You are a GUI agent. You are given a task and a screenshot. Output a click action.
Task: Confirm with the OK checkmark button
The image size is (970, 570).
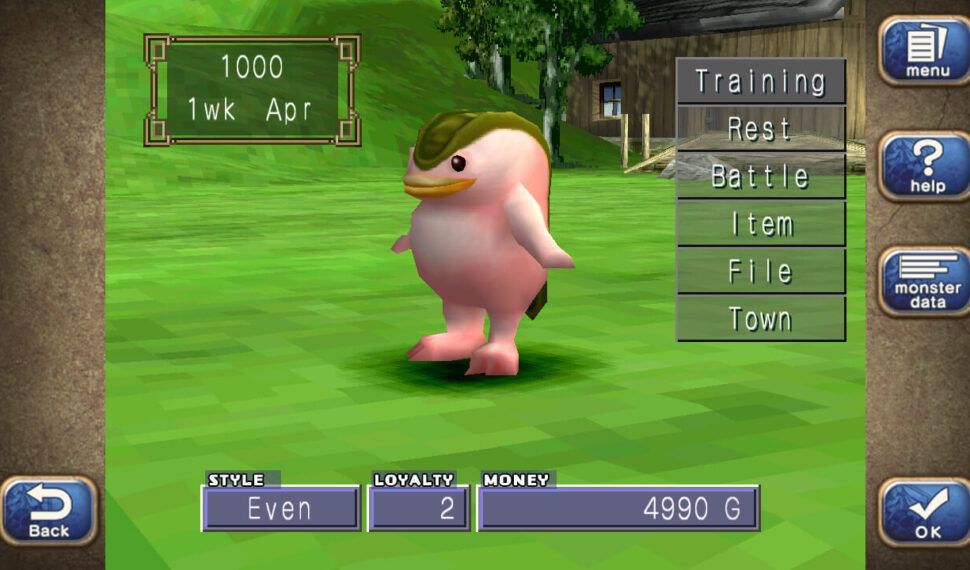click(x=926, y=511)
